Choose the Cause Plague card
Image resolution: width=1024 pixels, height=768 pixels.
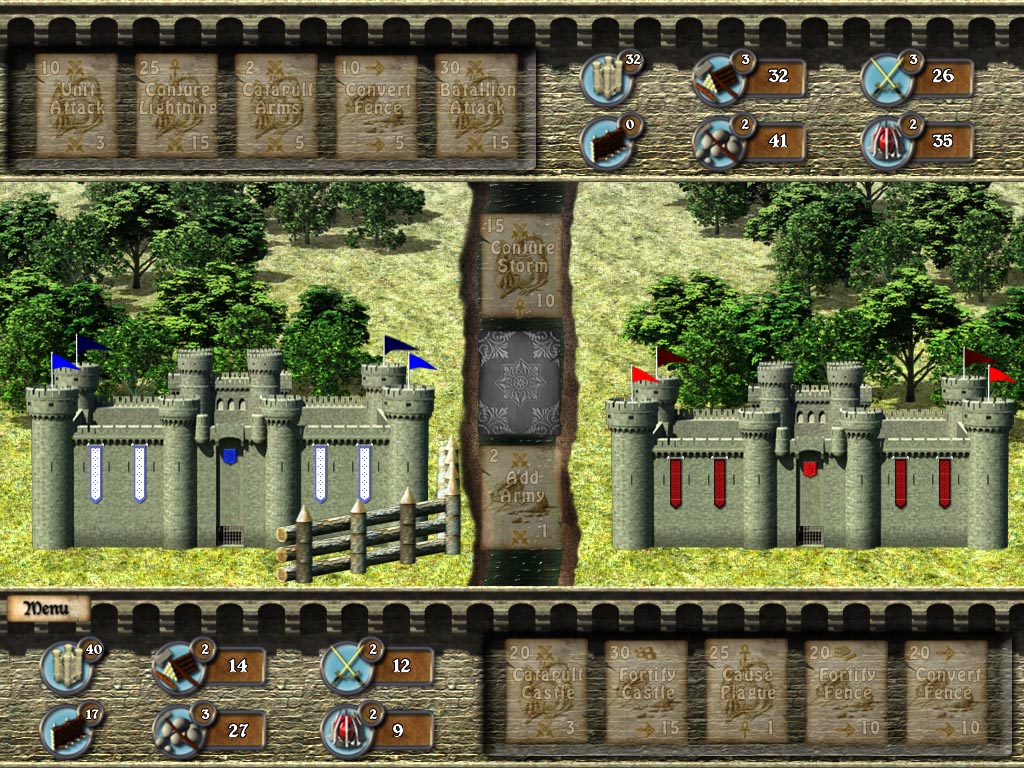coord(746,691)
